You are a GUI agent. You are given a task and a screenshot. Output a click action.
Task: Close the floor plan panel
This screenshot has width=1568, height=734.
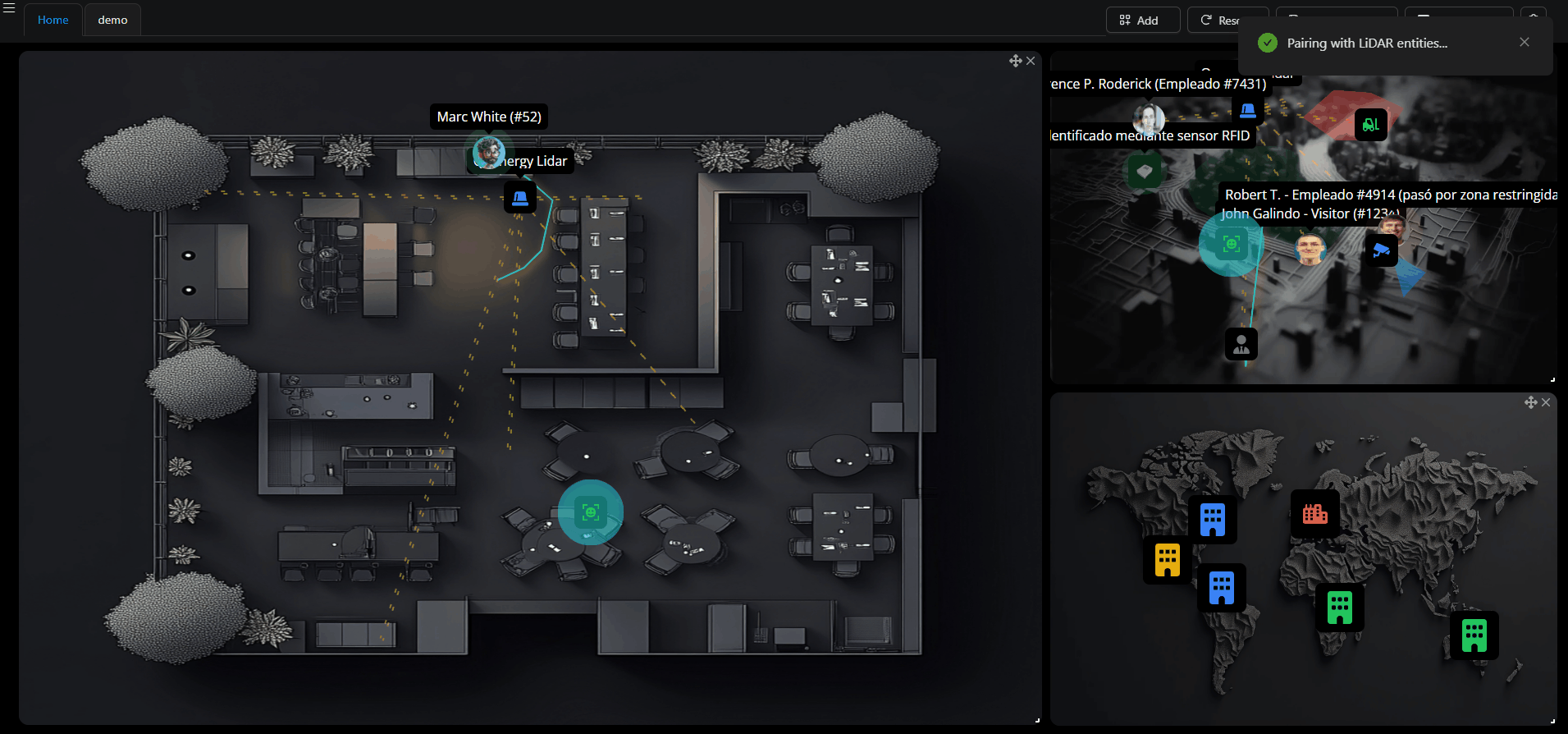coord(1031,61)
